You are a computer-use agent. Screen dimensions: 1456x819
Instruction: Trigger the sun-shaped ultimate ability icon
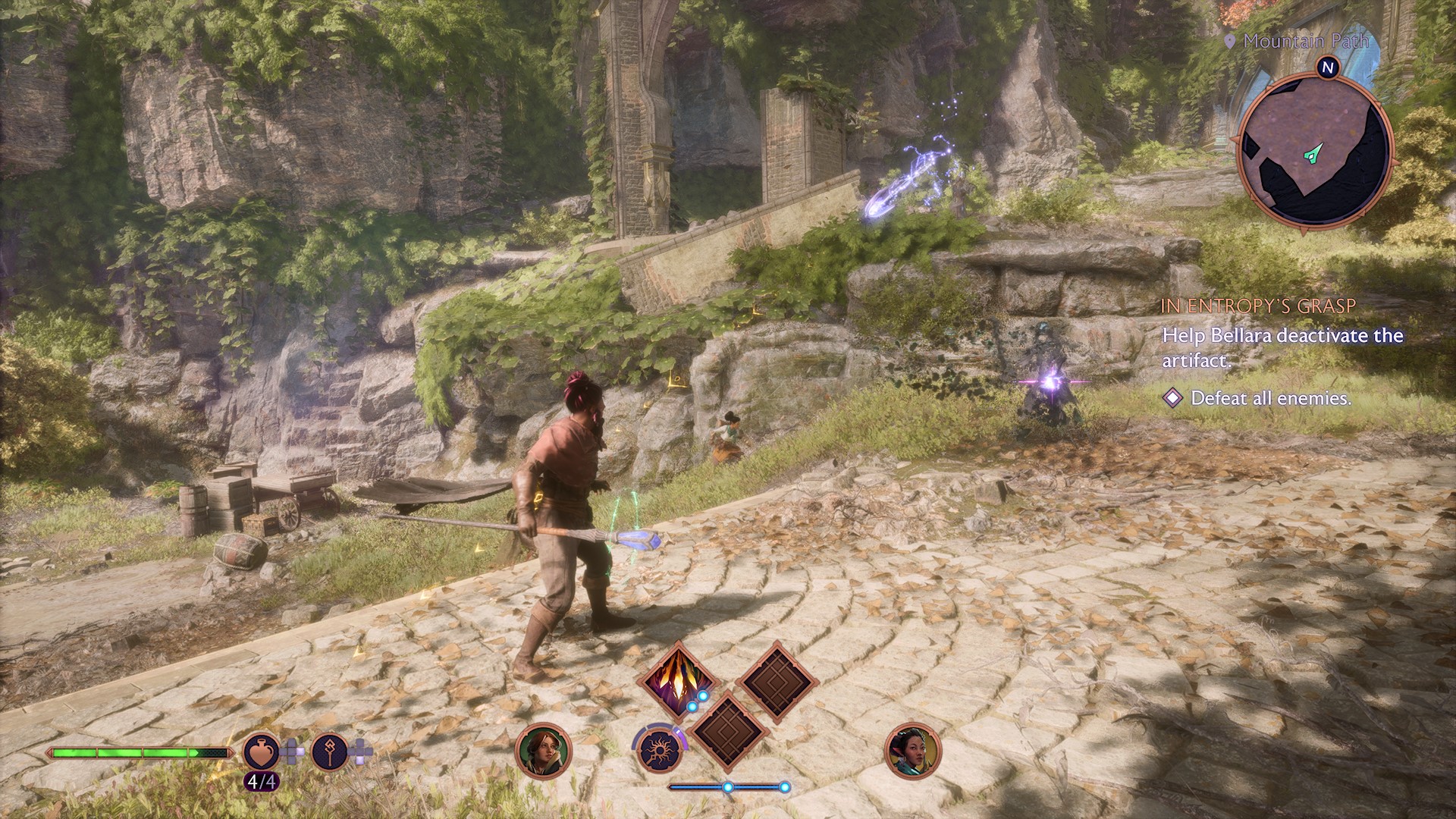click(658, 750)
